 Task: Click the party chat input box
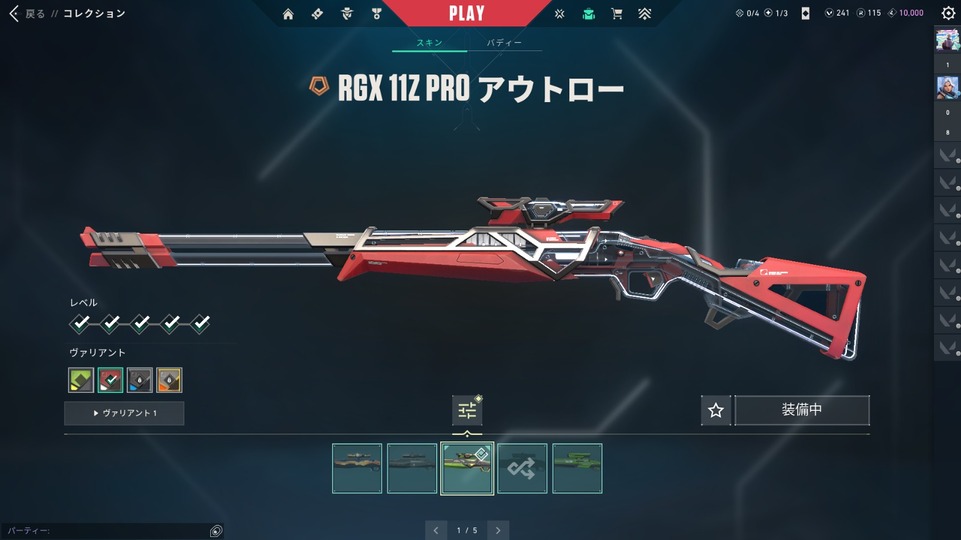point(105,531)
